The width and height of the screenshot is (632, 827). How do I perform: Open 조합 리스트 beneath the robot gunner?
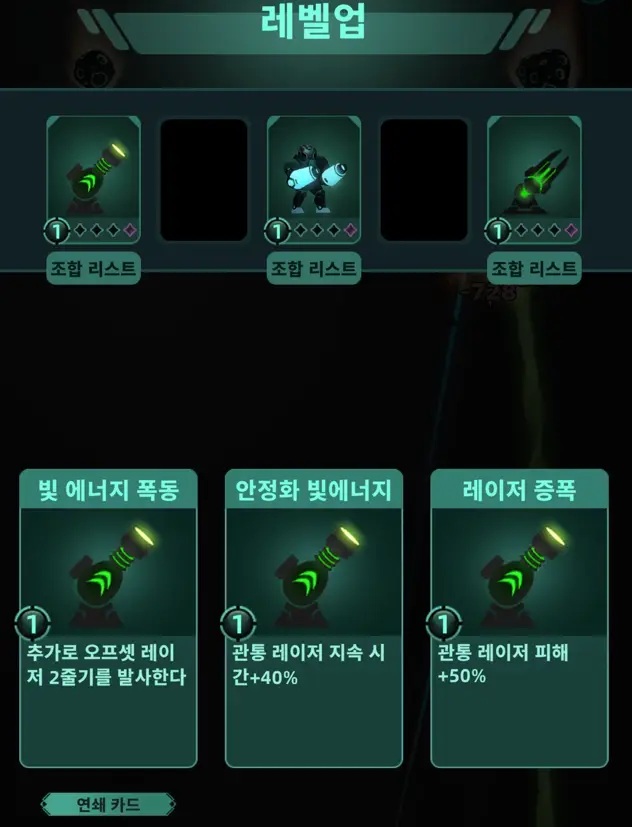pos(314,268)
